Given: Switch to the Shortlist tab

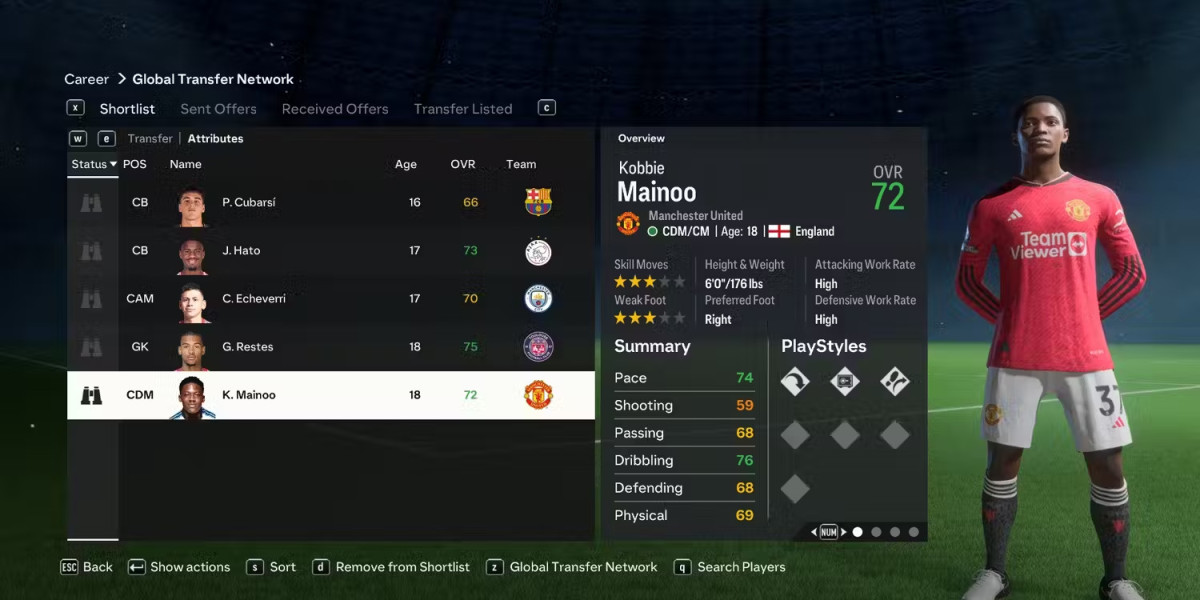Looking at the screenshot, I should (x=127, y=109).
